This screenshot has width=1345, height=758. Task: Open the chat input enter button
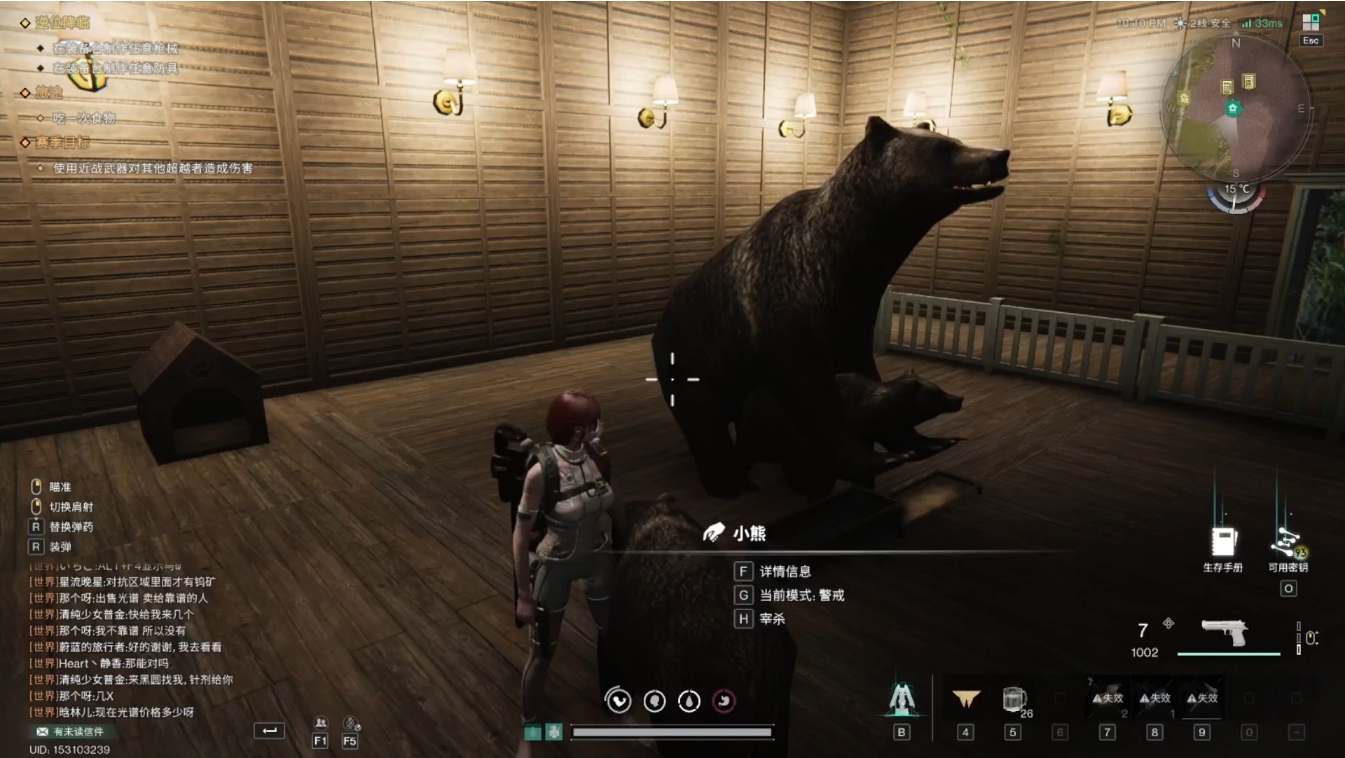coord(268,731)
